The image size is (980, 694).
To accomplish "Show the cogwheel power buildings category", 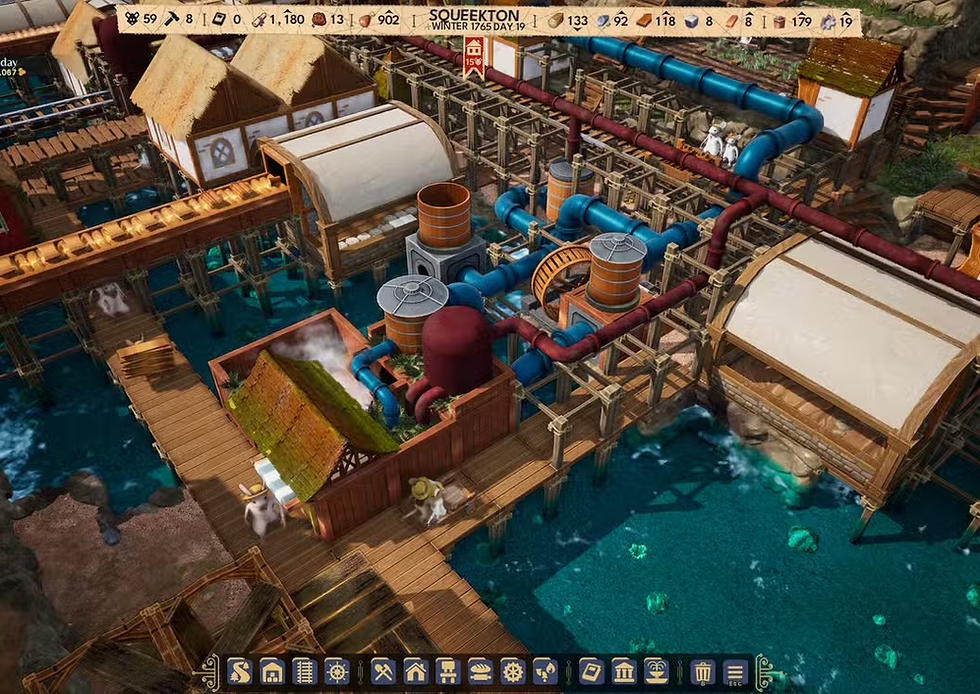I will 512,671.
